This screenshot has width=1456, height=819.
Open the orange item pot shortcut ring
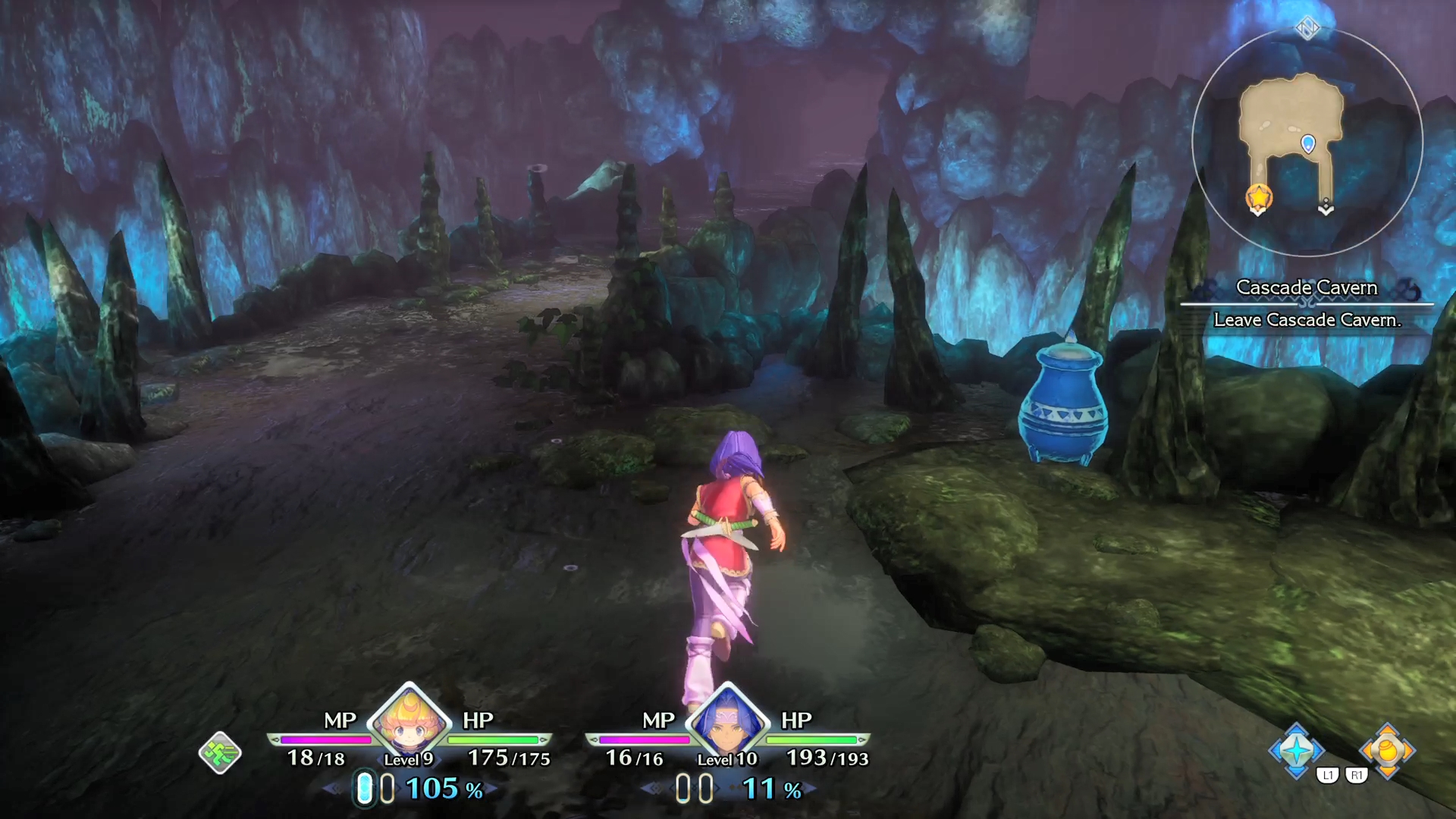pyautogui.click(x=1387, y=750)
